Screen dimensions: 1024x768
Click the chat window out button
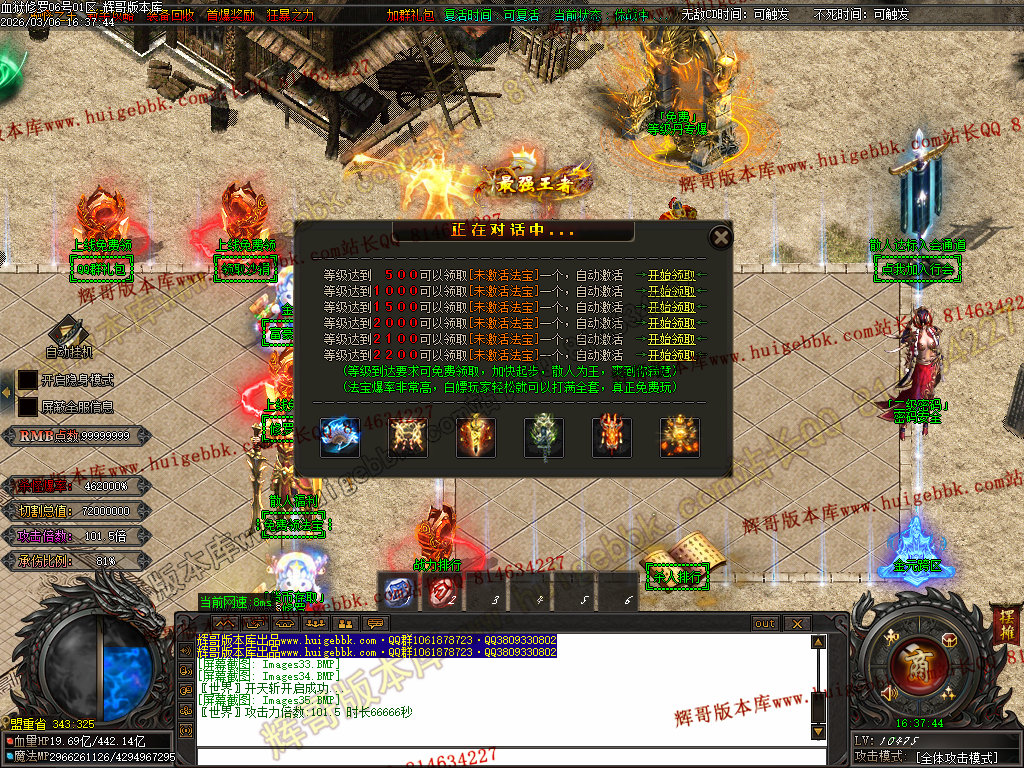point(765,624)
